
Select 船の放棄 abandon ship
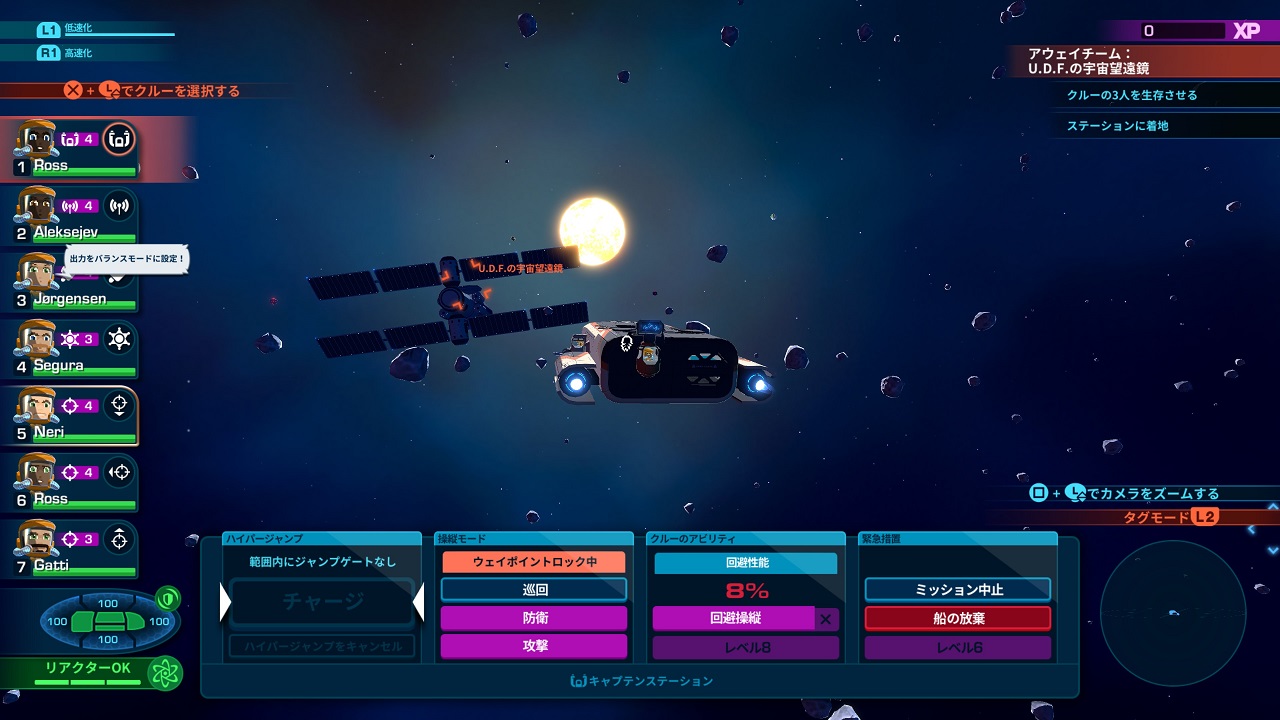click(x=958, y=618)
